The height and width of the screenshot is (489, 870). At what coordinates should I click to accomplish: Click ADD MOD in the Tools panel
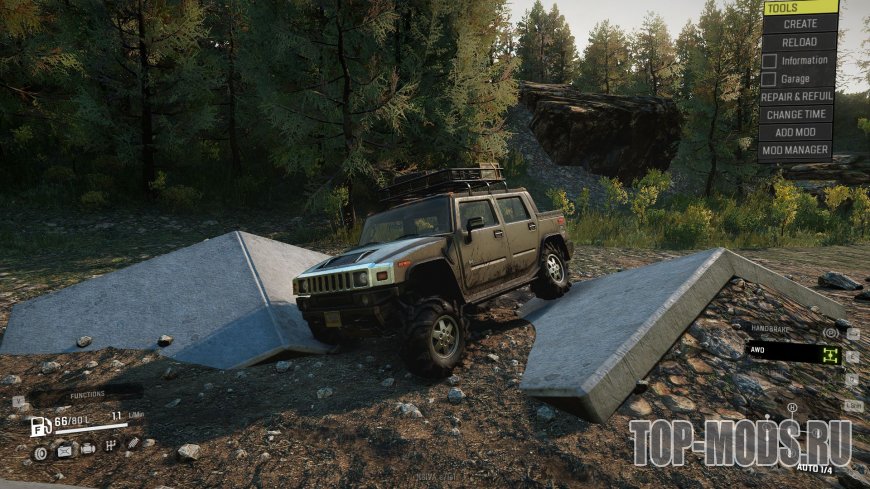coord(797,133)
